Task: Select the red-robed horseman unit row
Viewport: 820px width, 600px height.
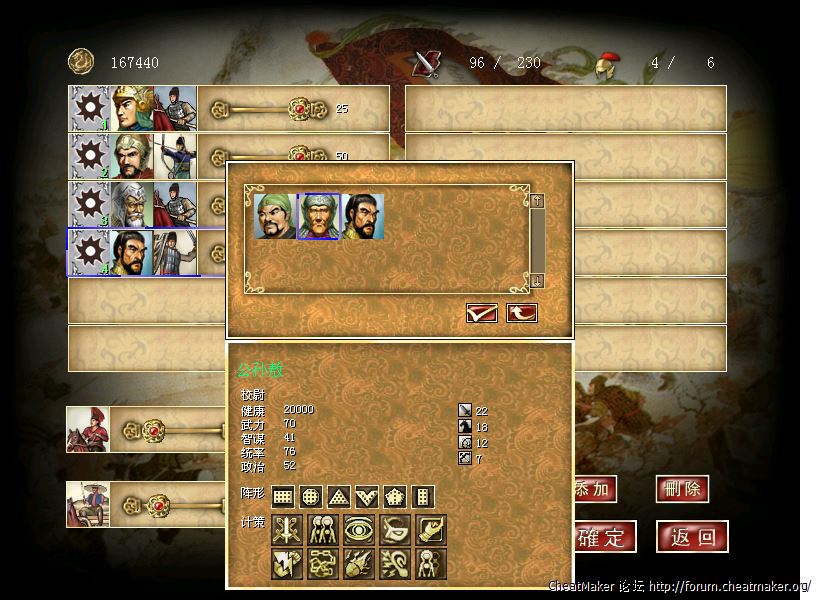Action: click(88, 430)
